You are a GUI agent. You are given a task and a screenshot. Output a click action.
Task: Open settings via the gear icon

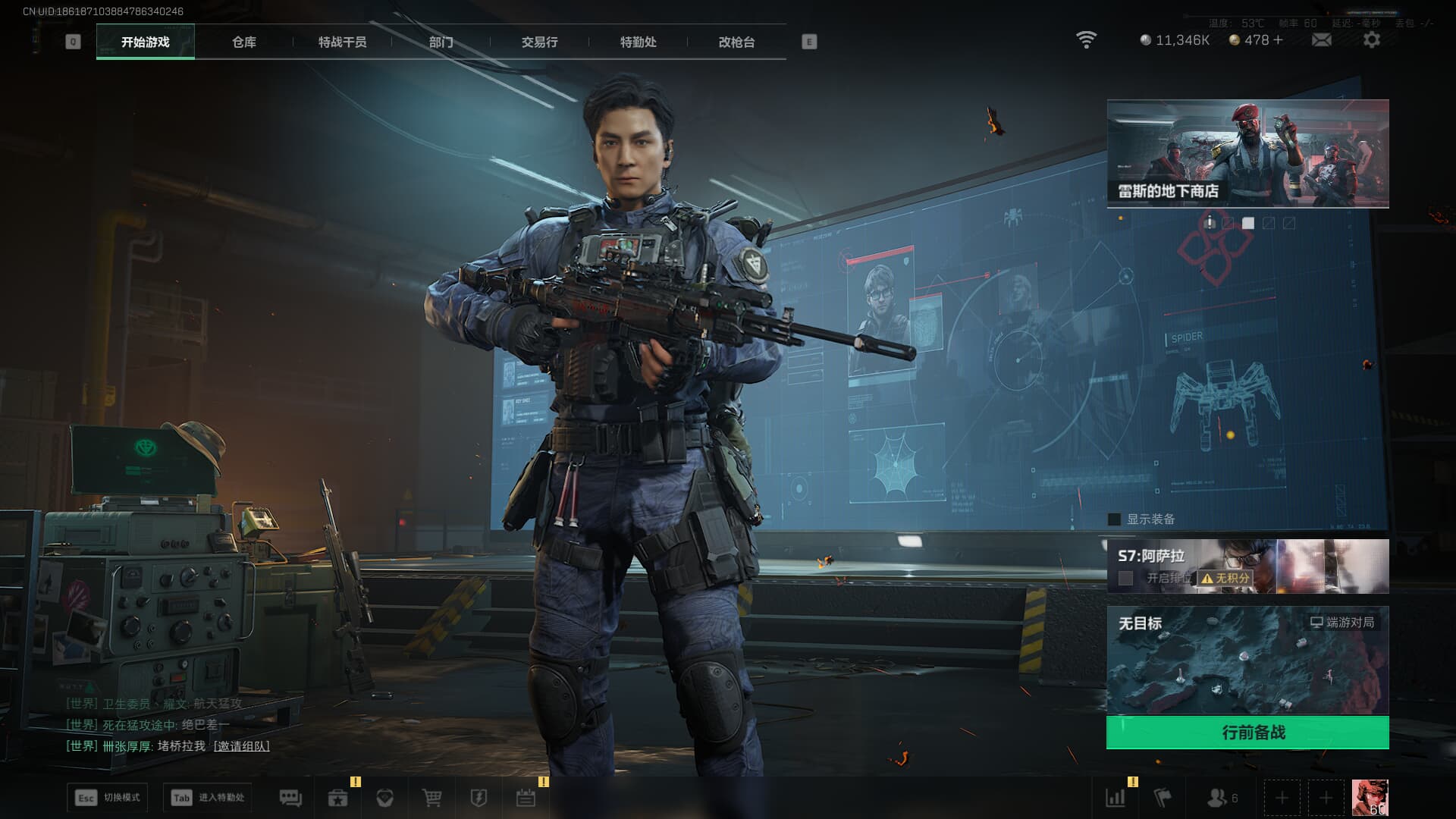(1371, 40)
